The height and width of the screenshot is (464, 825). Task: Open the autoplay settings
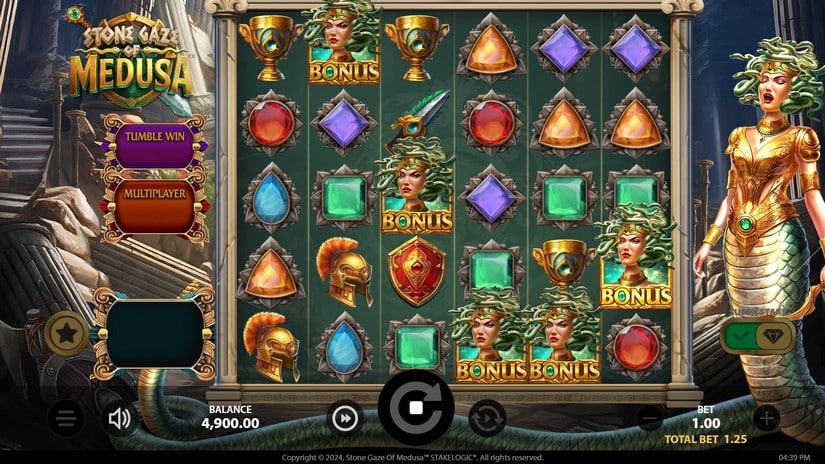pyautogui.click(x=487, y=418)
